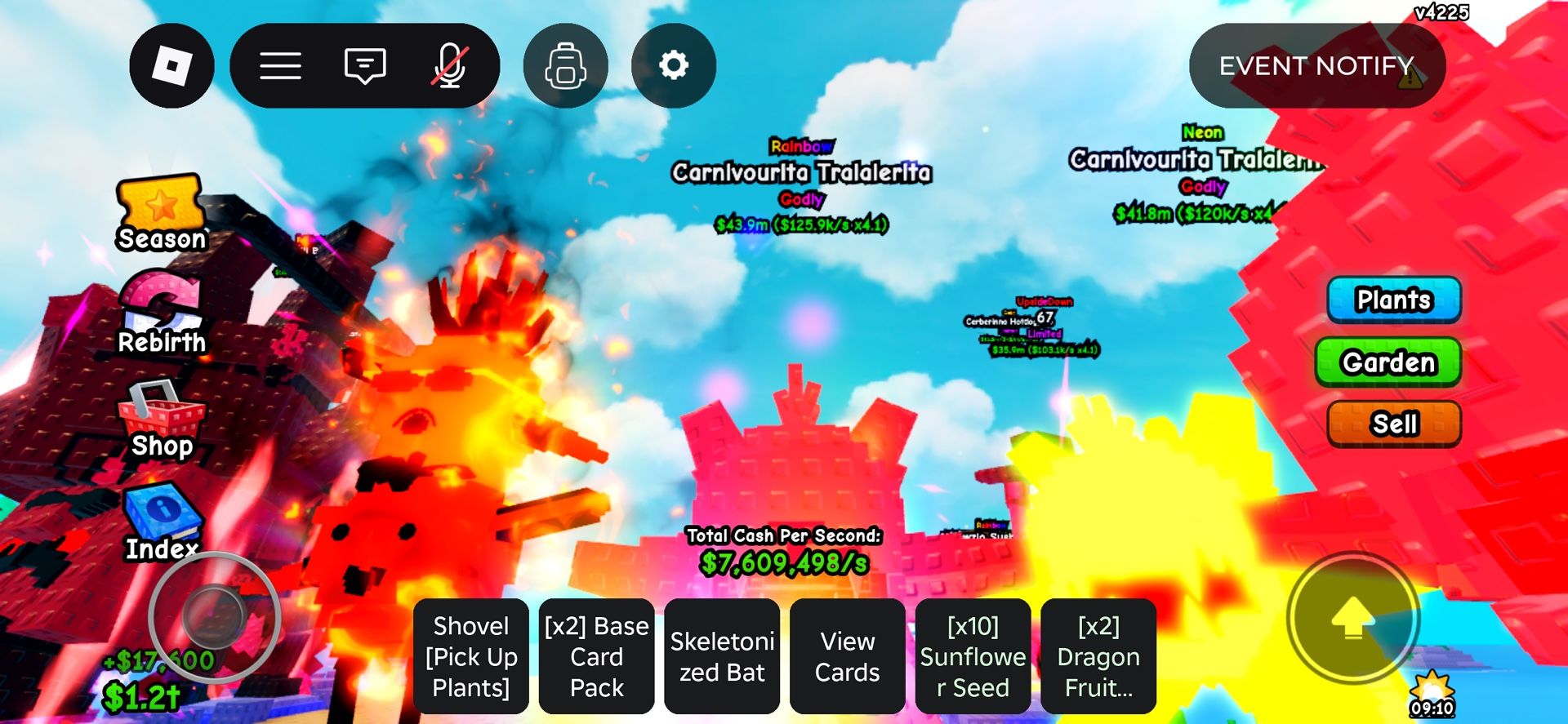The image size is (1568, 724).
Task: Open the chat window
Action: pyautogui.click(x=364, y=65)
